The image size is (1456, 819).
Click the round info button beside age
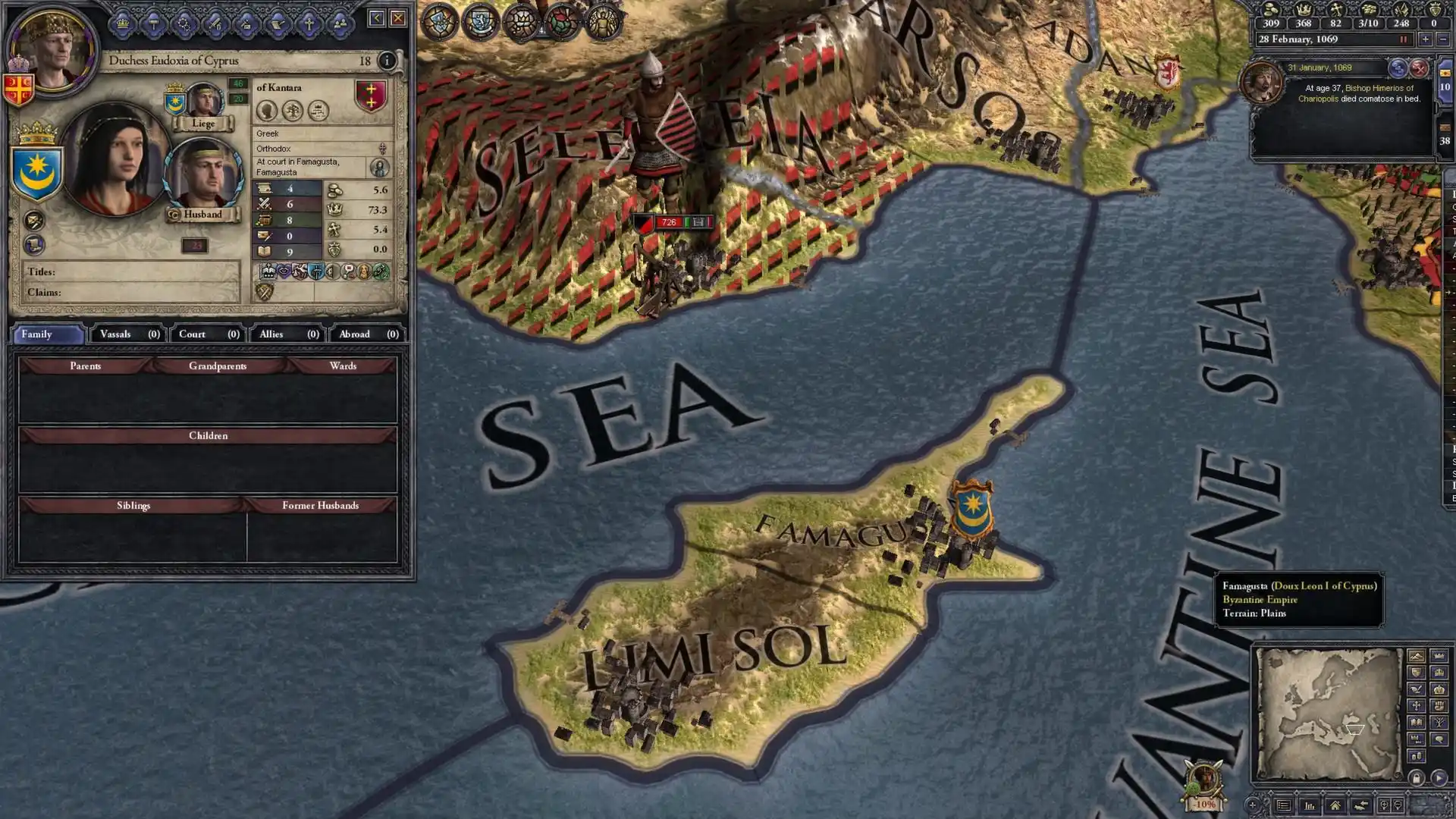(x=387, y=61)
